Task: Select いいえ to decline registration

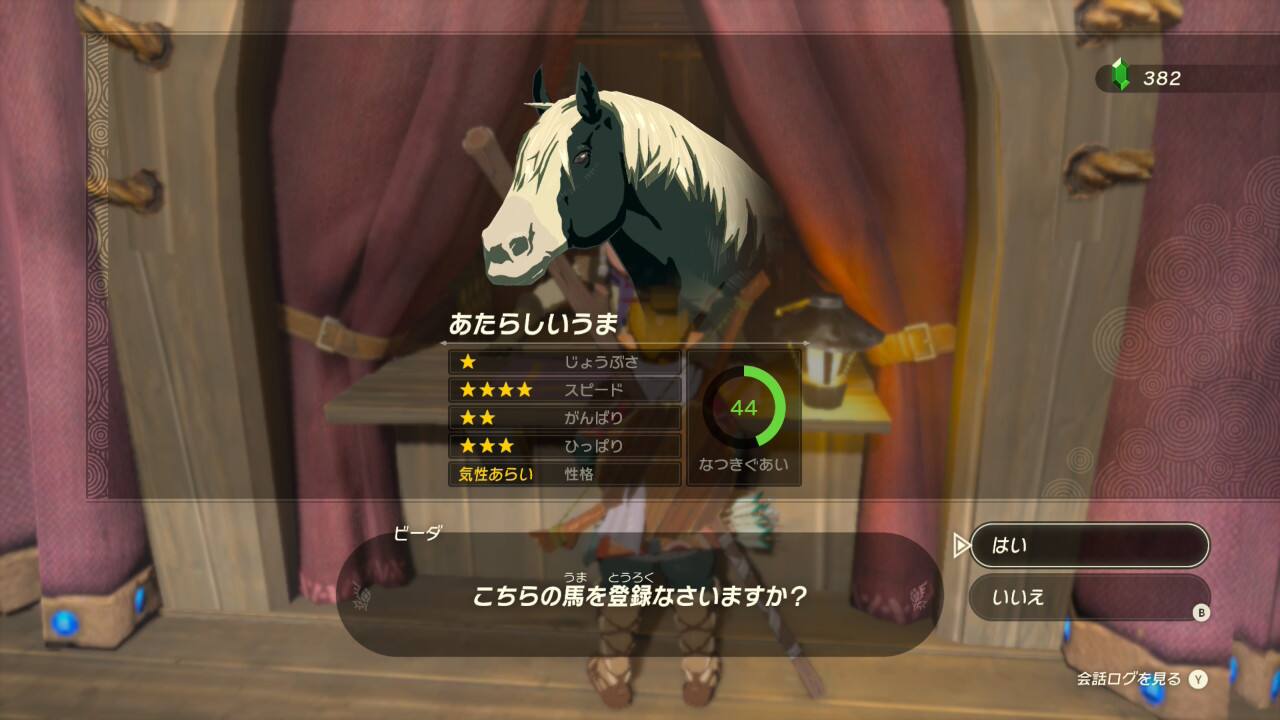Action: point(1088,597)
